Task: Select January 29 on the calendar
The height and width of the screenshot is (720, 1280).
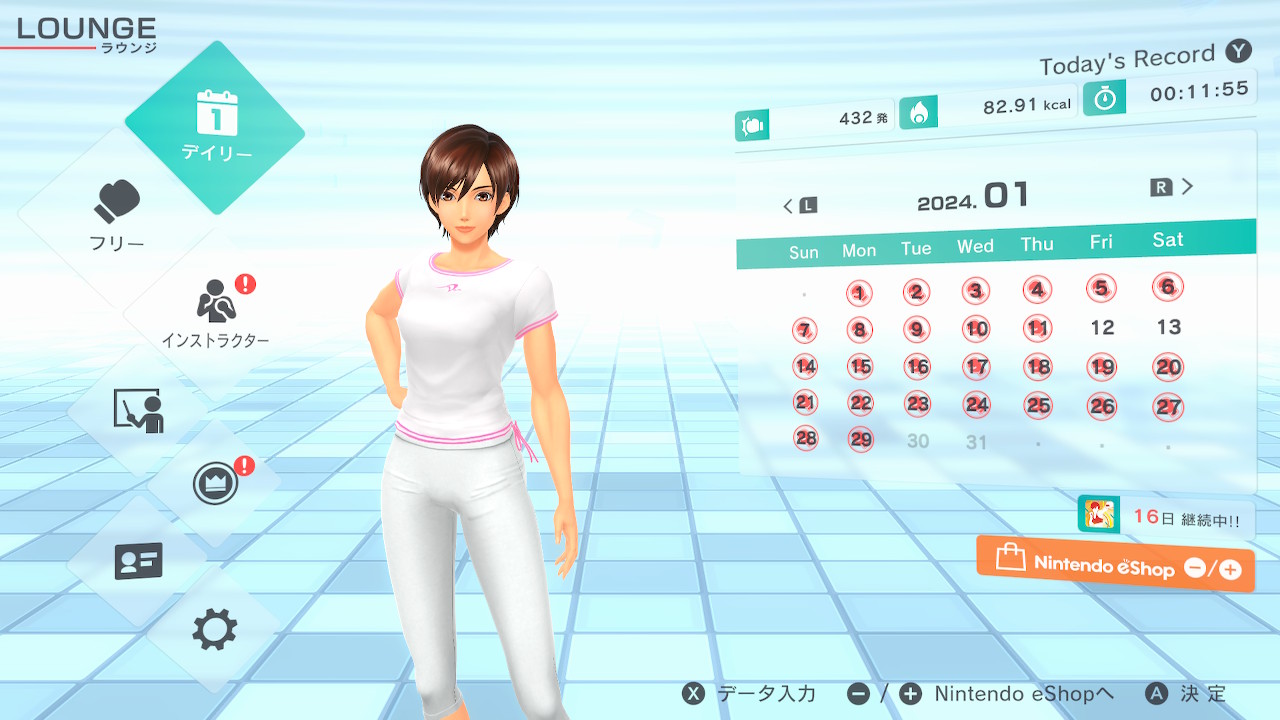Action: point(860,440)
